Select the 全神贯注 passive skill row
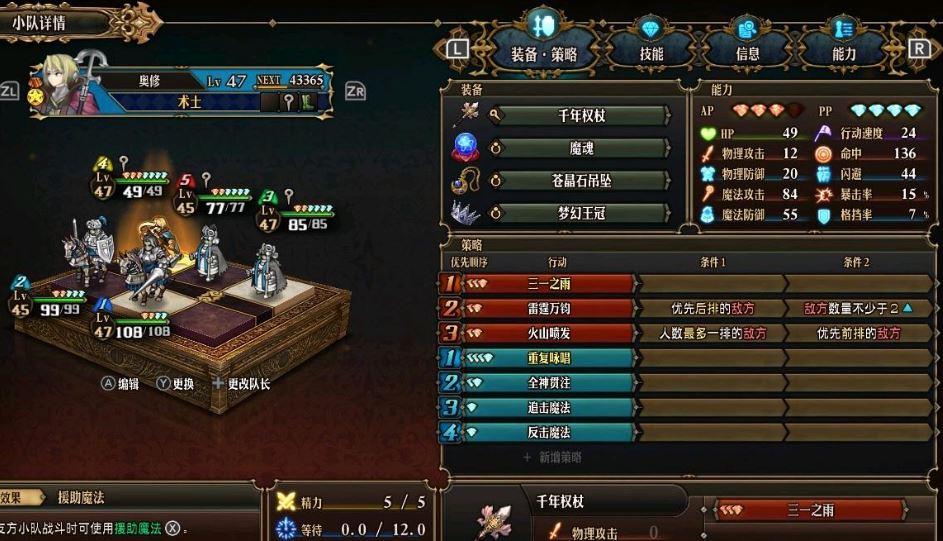This screenshot has height=541, width=943. pos(548,383)
